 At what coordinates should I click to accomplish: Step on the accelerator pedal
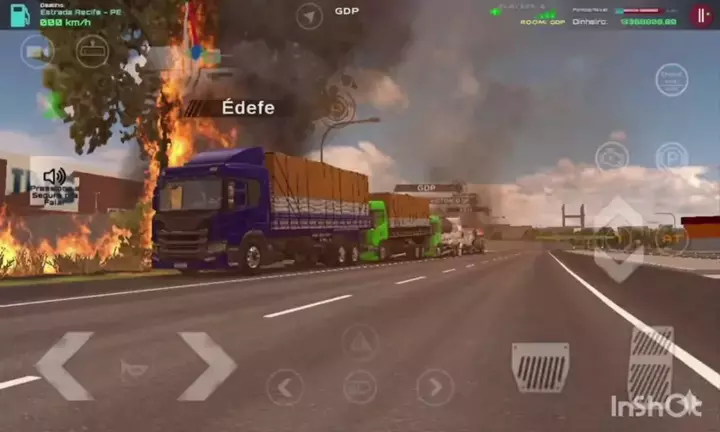coord(651,363)
